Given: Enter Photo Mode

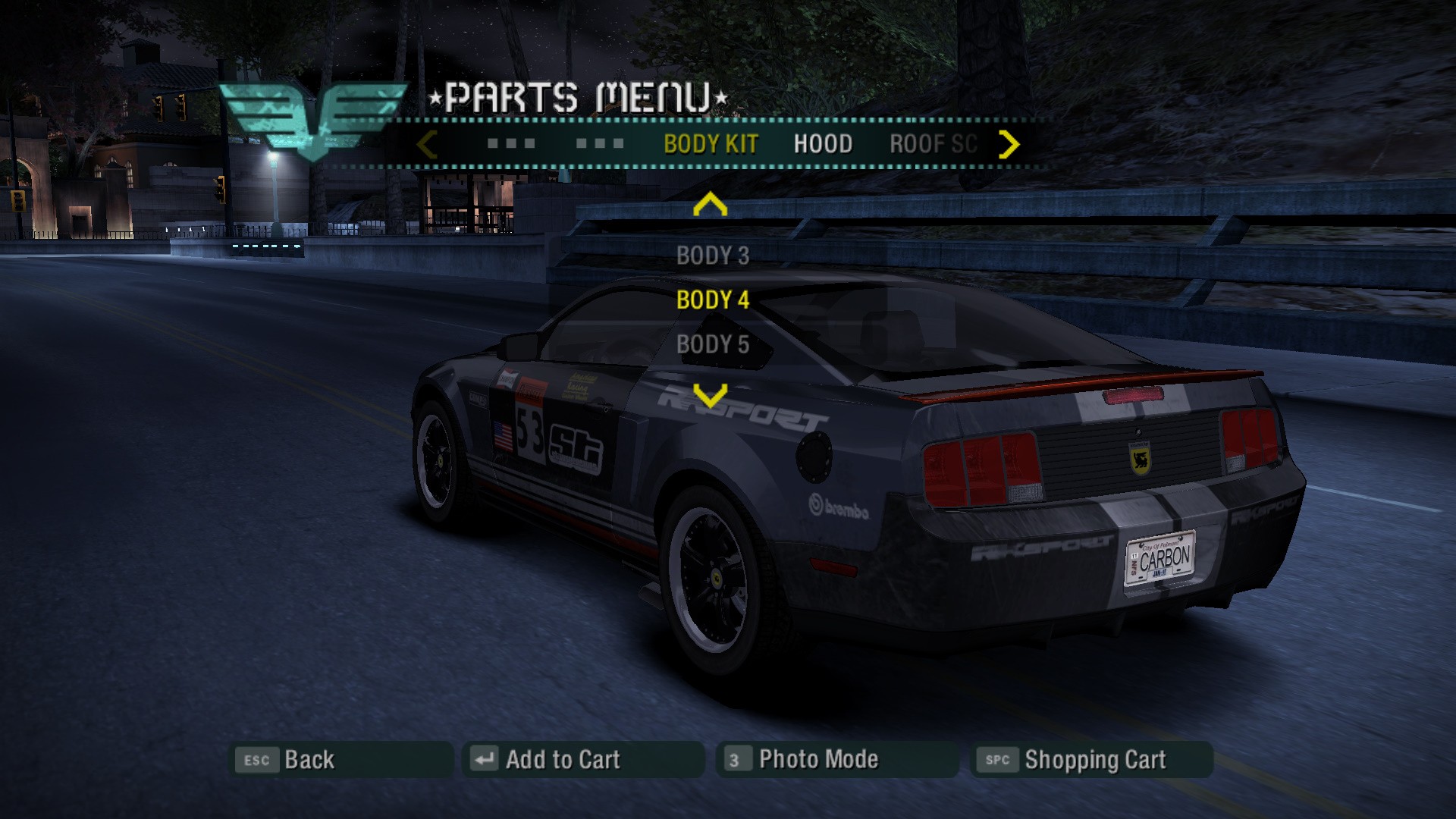Looking at the screenshot, I should click(836, 760).
